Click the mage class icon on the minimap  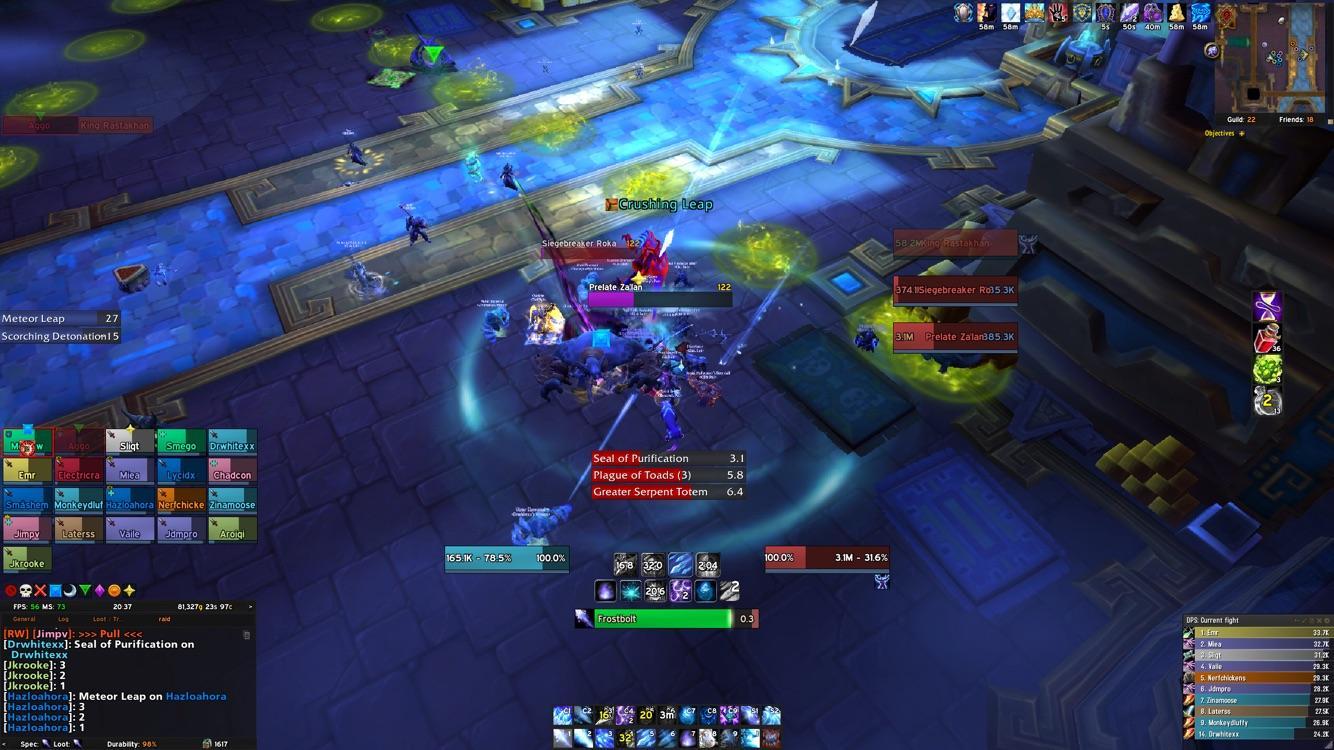(x=1212, y=50)
